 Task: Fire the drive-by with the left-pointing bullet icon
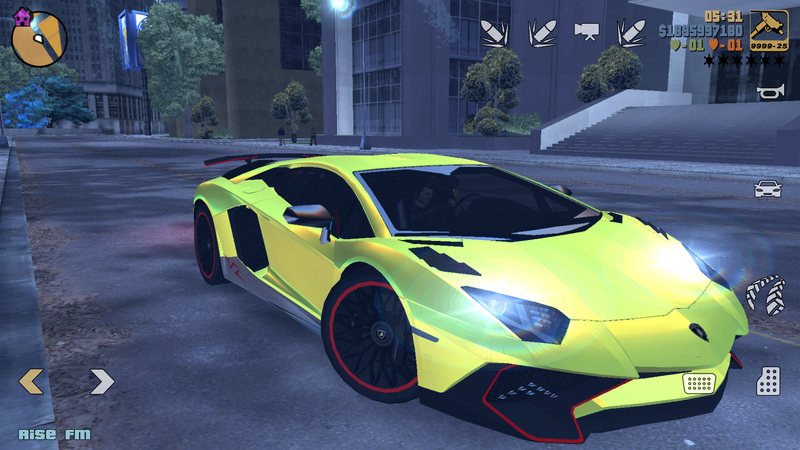point(494,31)
